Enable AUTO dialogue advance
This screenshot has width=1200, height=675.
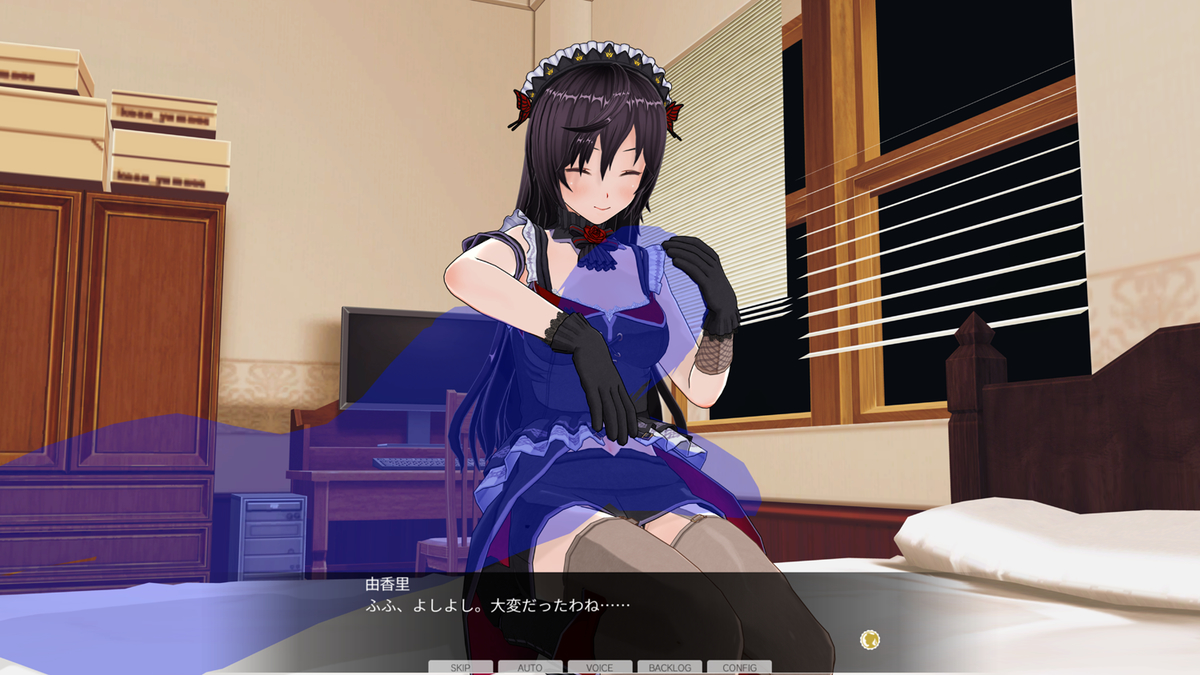pyautogui.click(x=530, y=667)
